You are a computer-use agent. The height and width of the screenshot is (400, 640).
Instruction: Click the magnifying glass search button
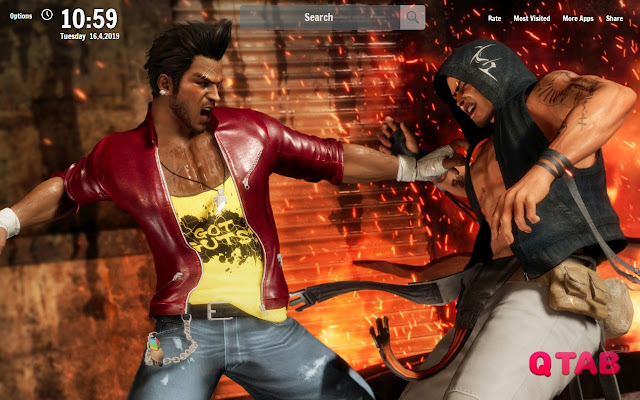coord(412,17)
